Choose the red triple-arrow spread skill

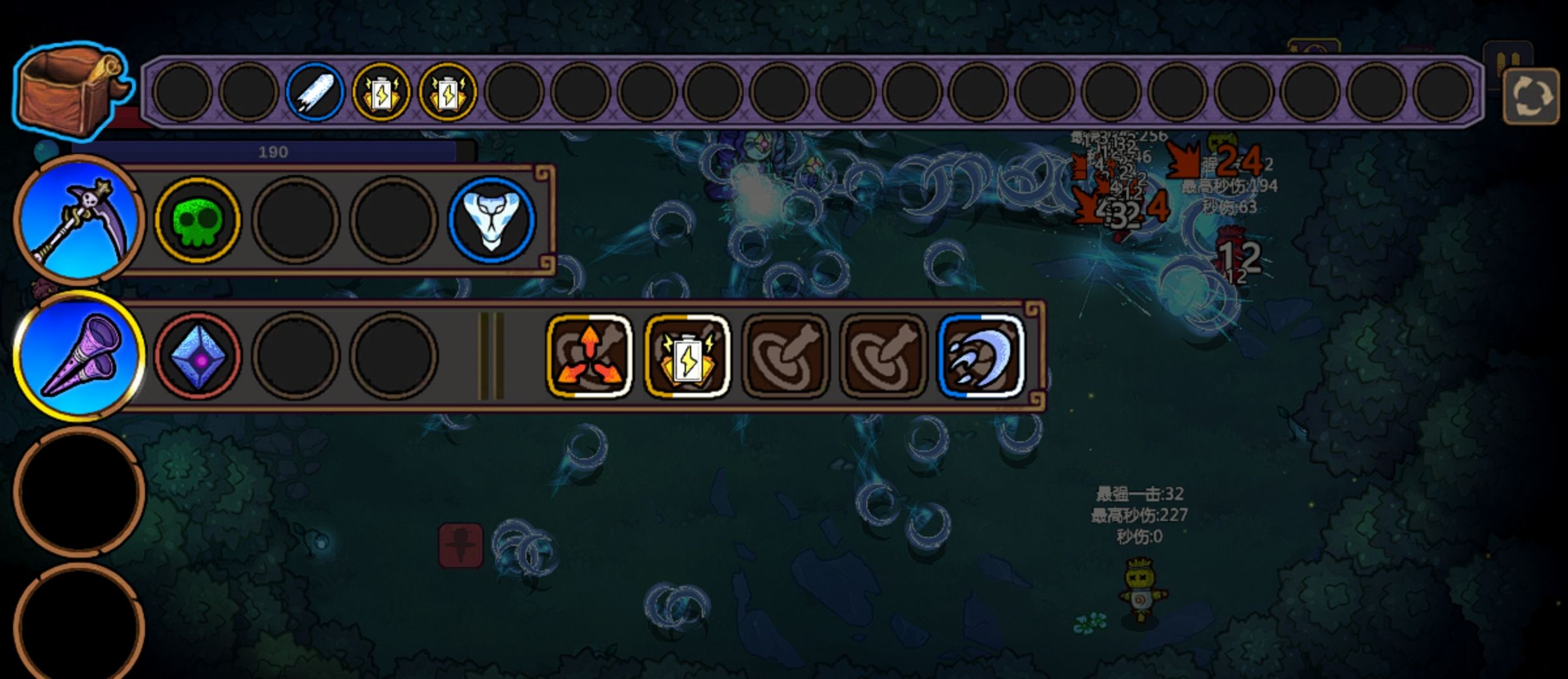[589, 356]
